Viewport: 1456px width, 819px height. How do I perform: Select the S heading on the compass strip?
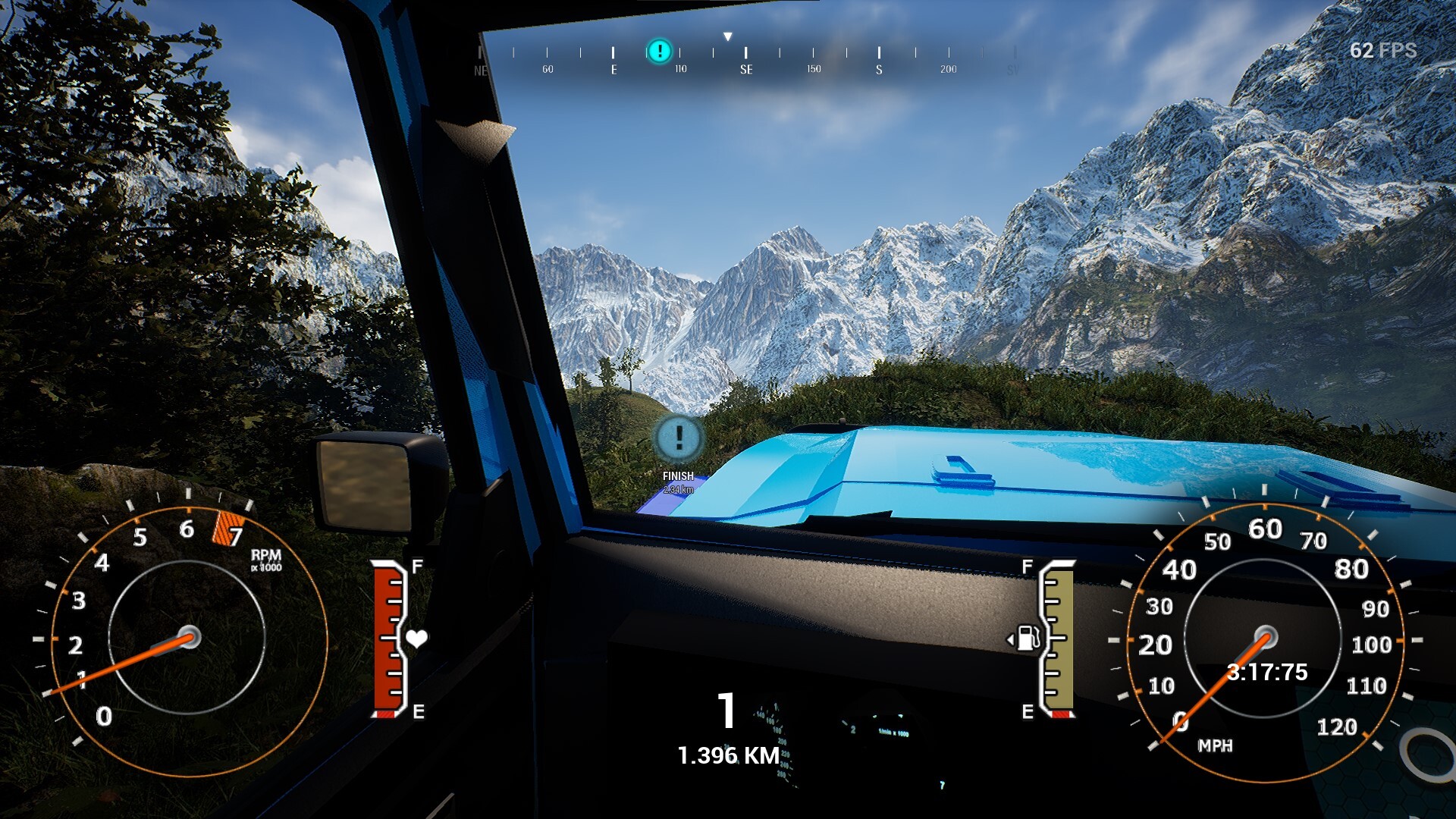pyautogui.click(x=878, y=68)
